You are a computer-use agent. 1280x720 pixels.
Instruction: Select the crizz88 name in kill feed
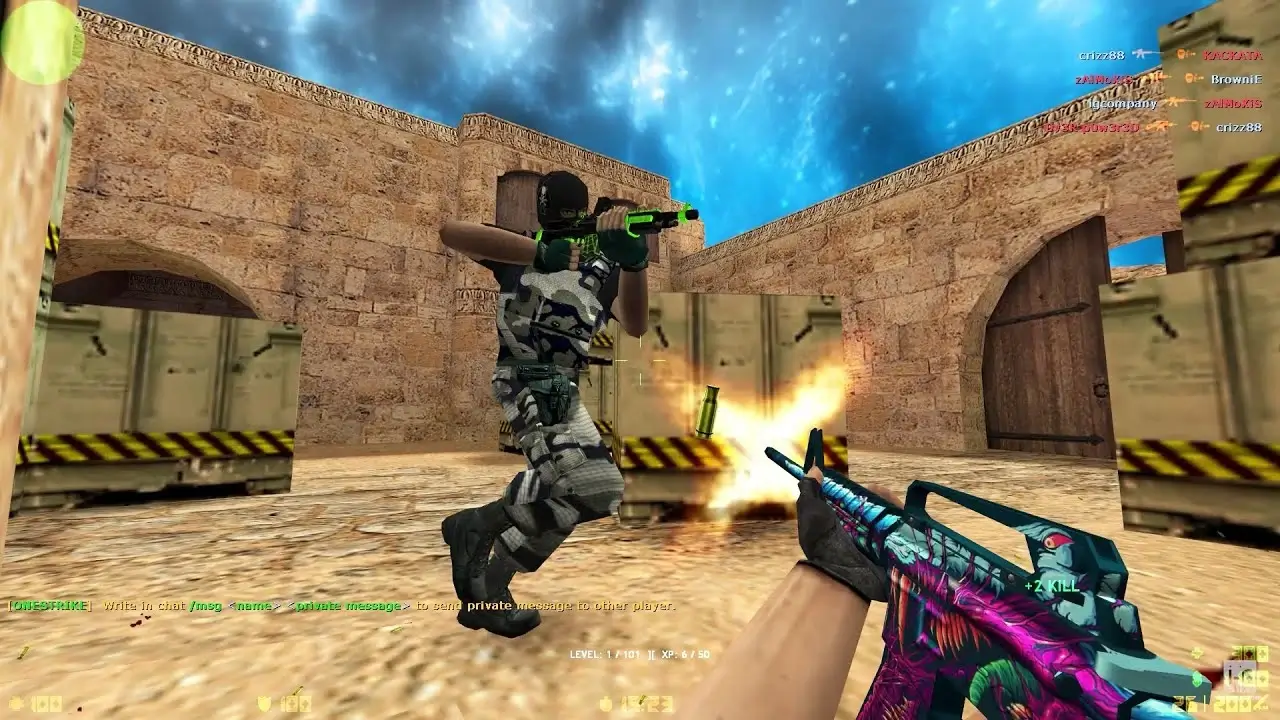point(1102,55)
